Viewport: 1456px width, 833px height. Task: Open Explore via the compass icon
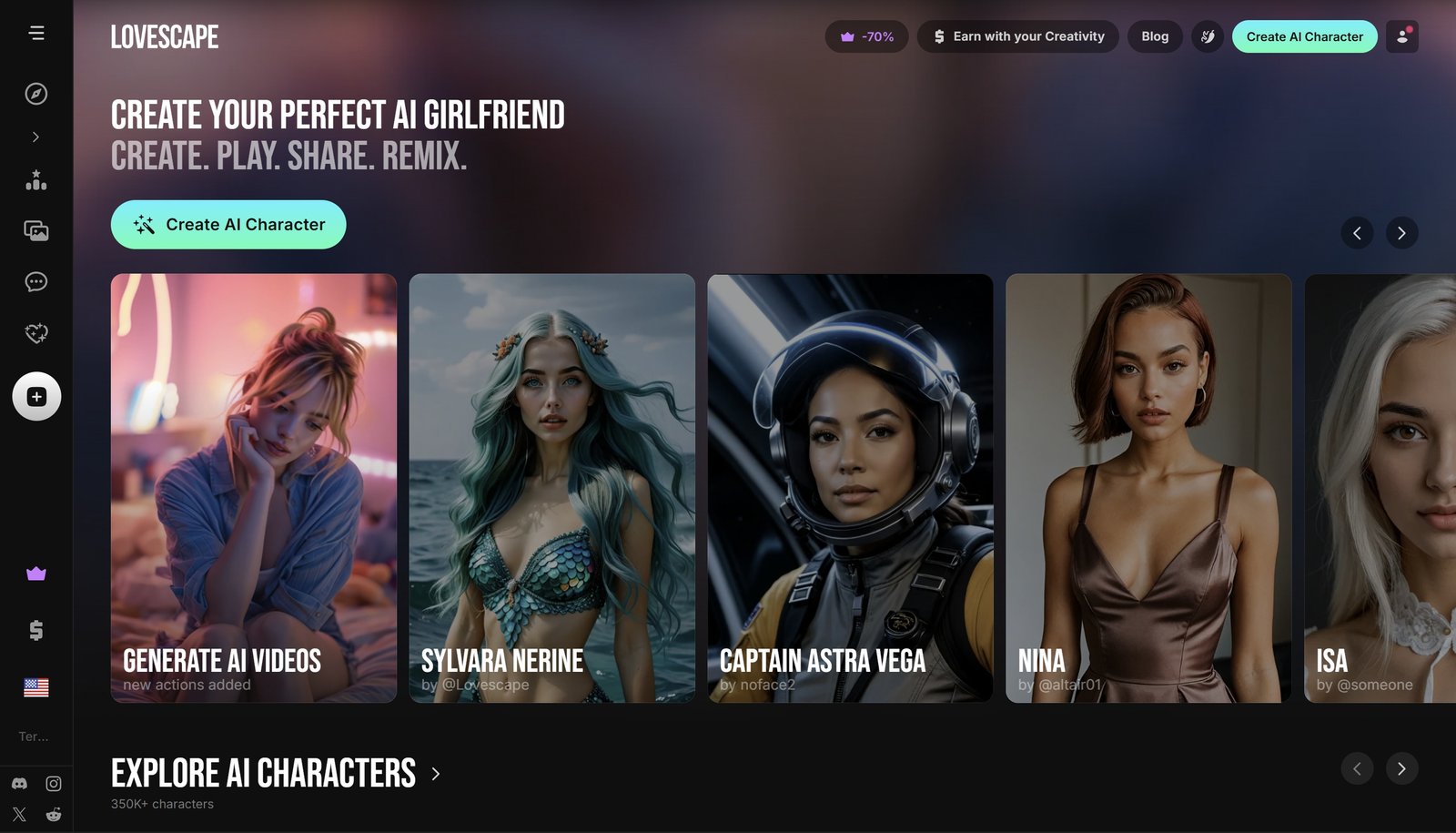(x=35, y=94)
